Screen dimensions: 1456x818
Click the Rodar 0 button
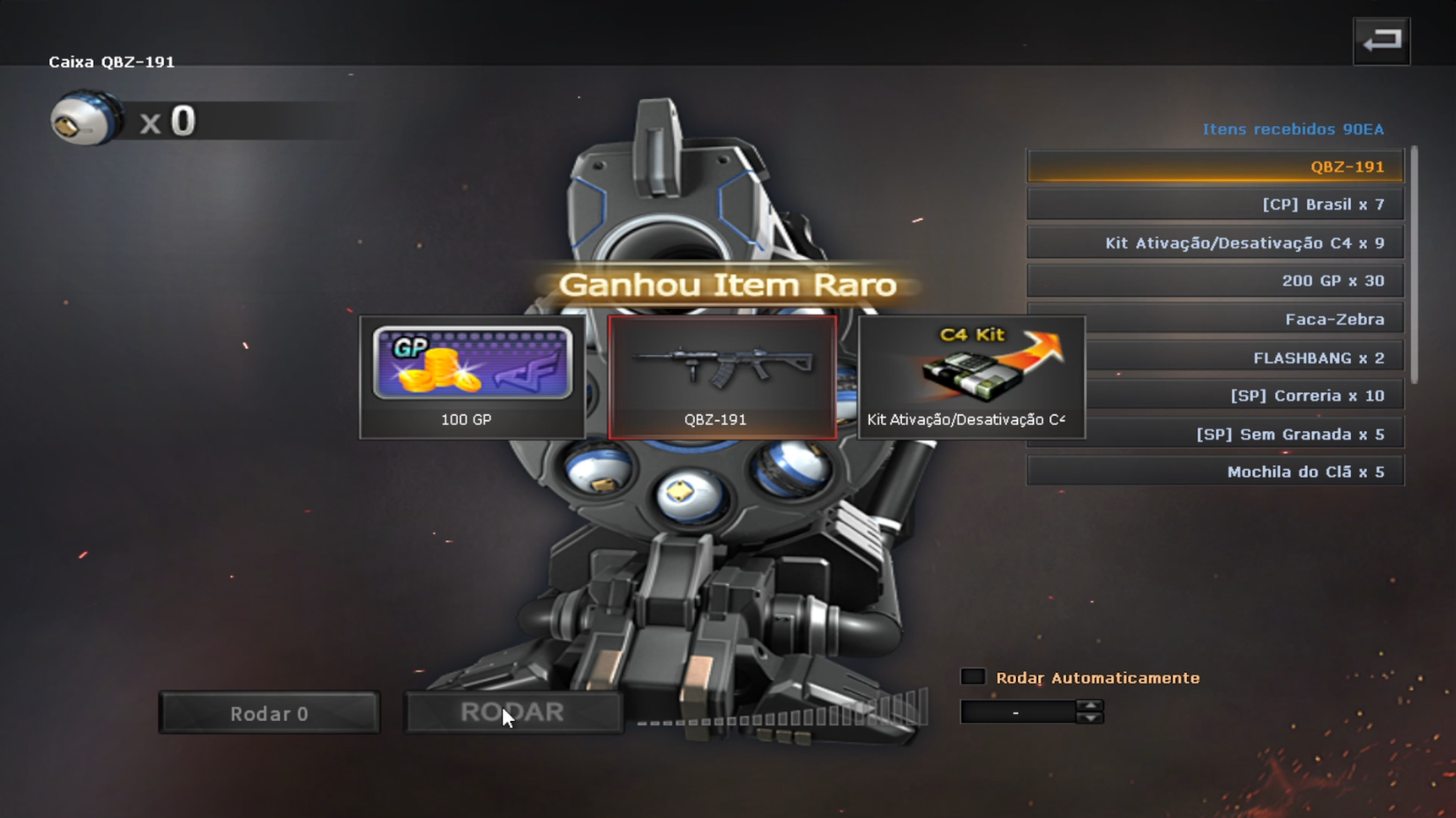[269, 713]
